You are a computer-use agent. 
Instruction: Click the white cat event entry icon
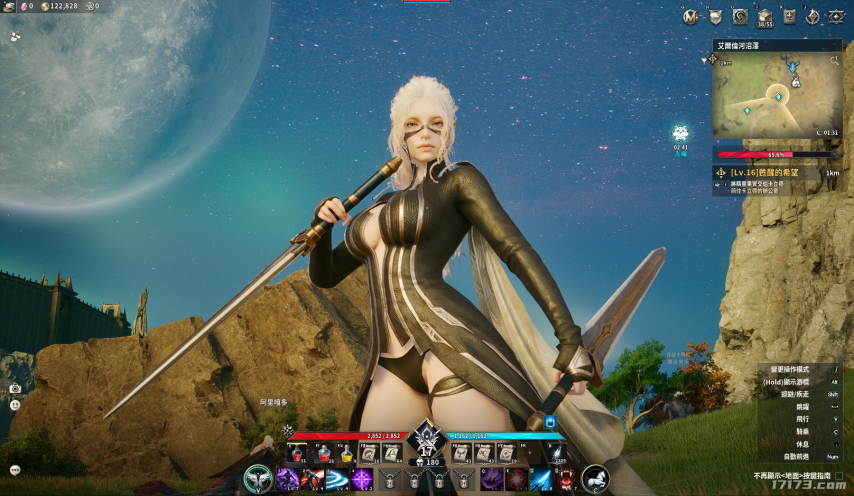tap(680, 133)
